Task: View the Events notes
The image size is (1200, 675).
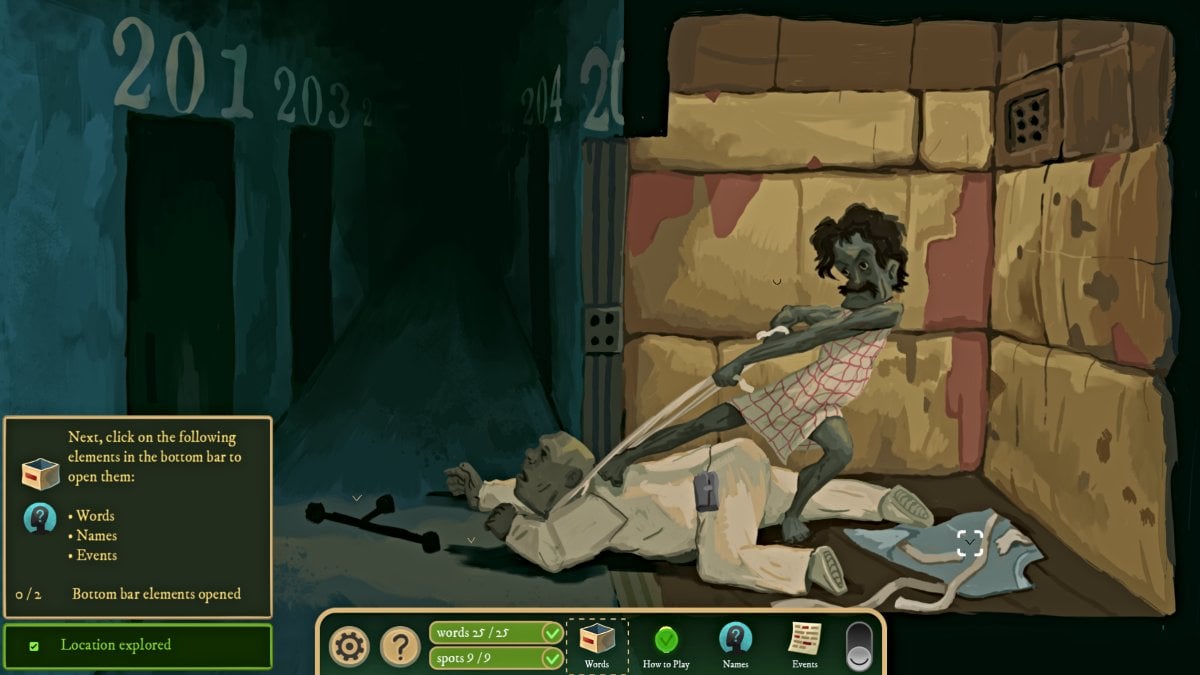Action: tap(804, 645)
